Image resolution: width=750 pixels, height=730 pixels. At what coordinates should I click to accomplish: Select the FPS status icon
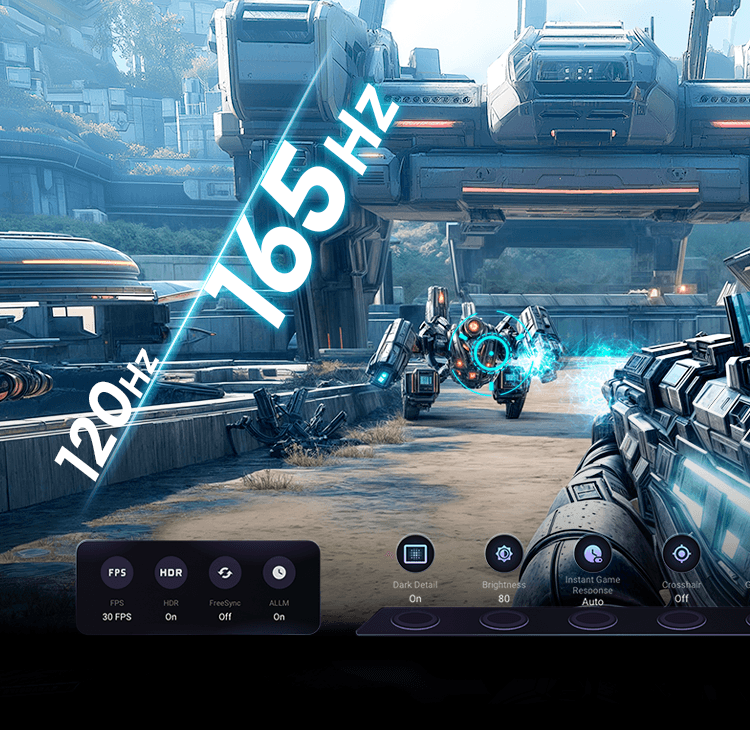coord(117,573)
